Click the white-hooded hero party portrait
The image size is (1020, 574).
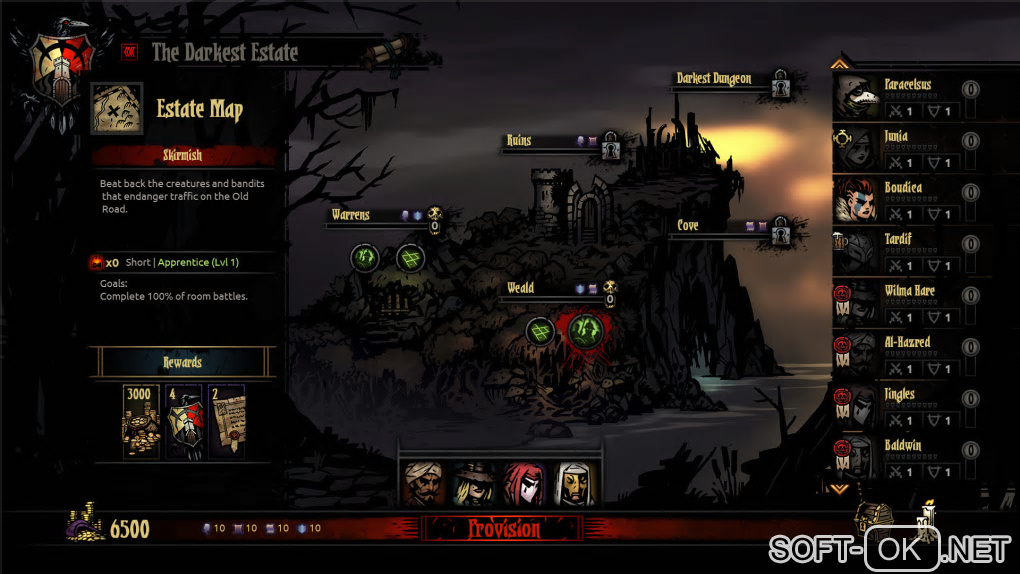tap(574, 484)
